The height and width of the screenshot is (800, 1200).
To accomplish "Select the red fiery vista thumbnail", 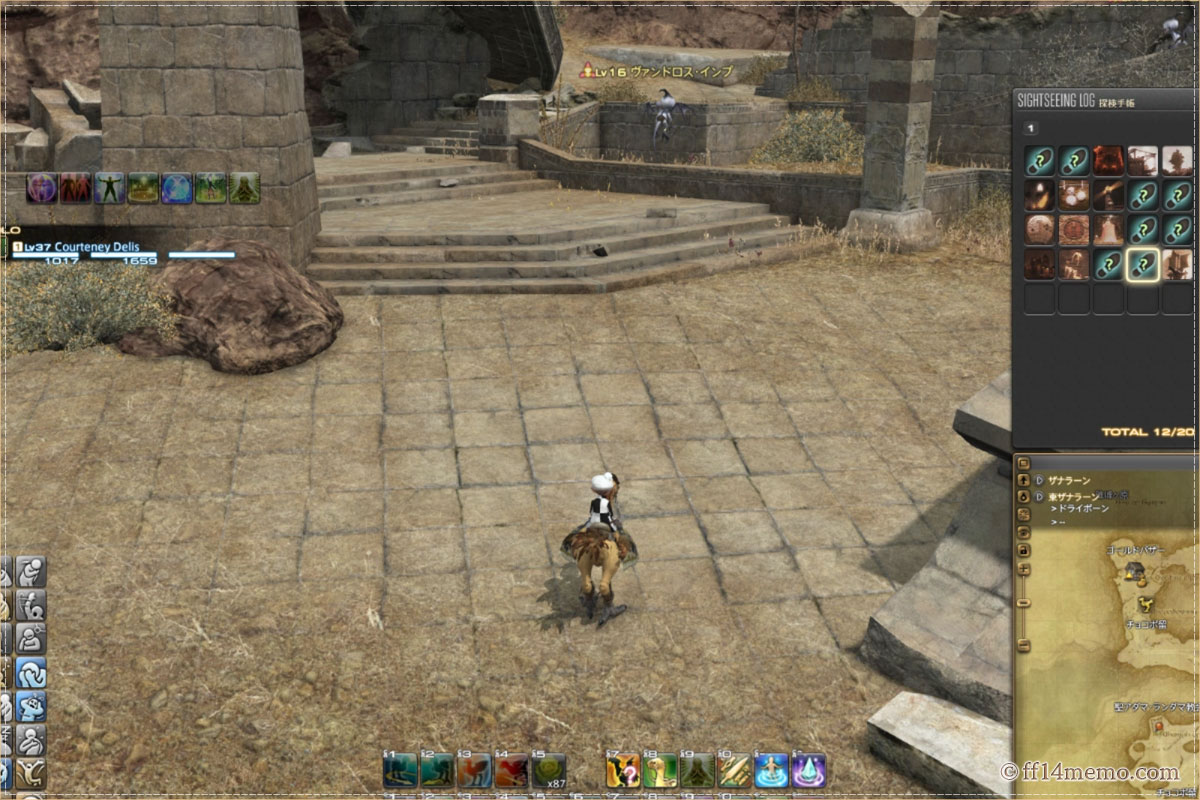I will pos(1108,161).
